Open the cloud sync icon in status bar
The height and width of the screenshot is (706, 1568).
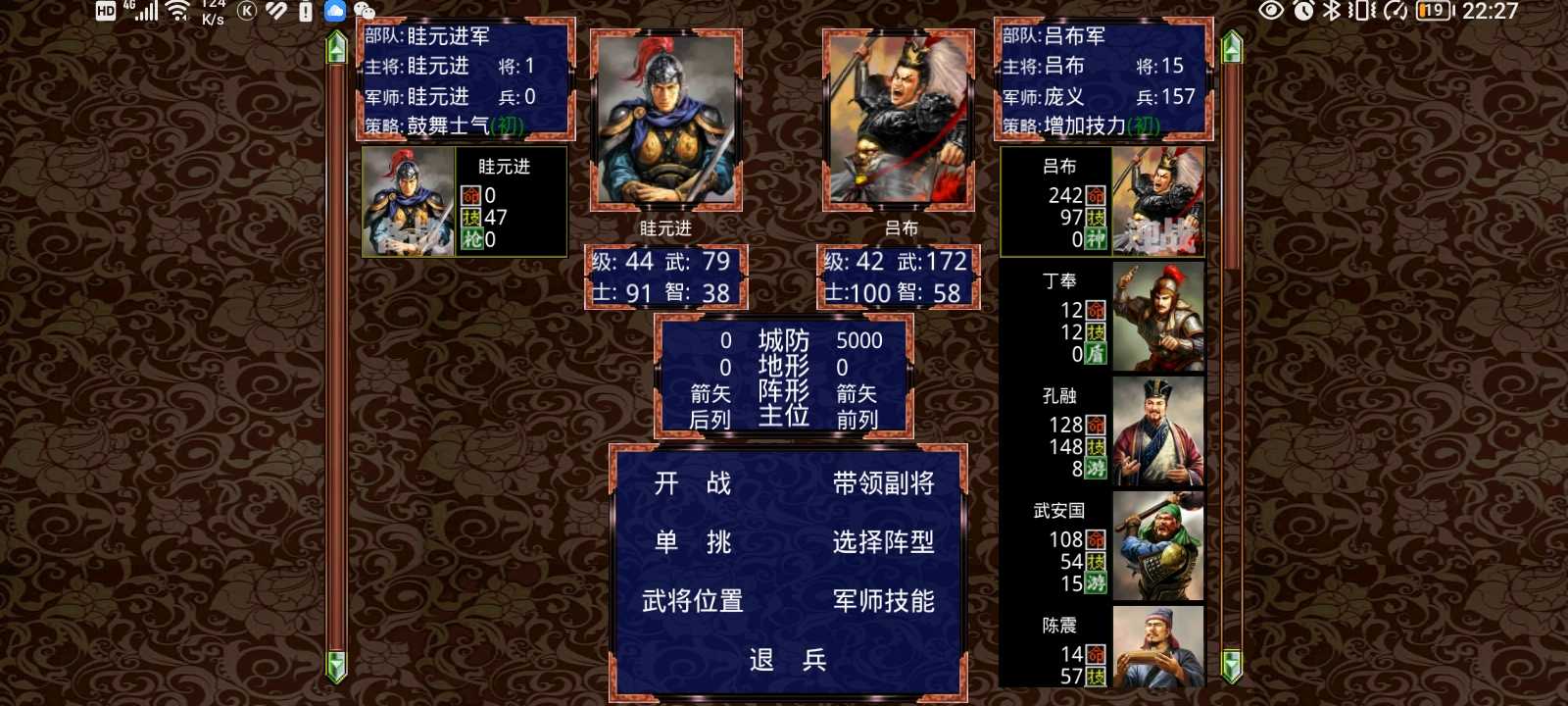pyautogui.click(x=333, y=10)
